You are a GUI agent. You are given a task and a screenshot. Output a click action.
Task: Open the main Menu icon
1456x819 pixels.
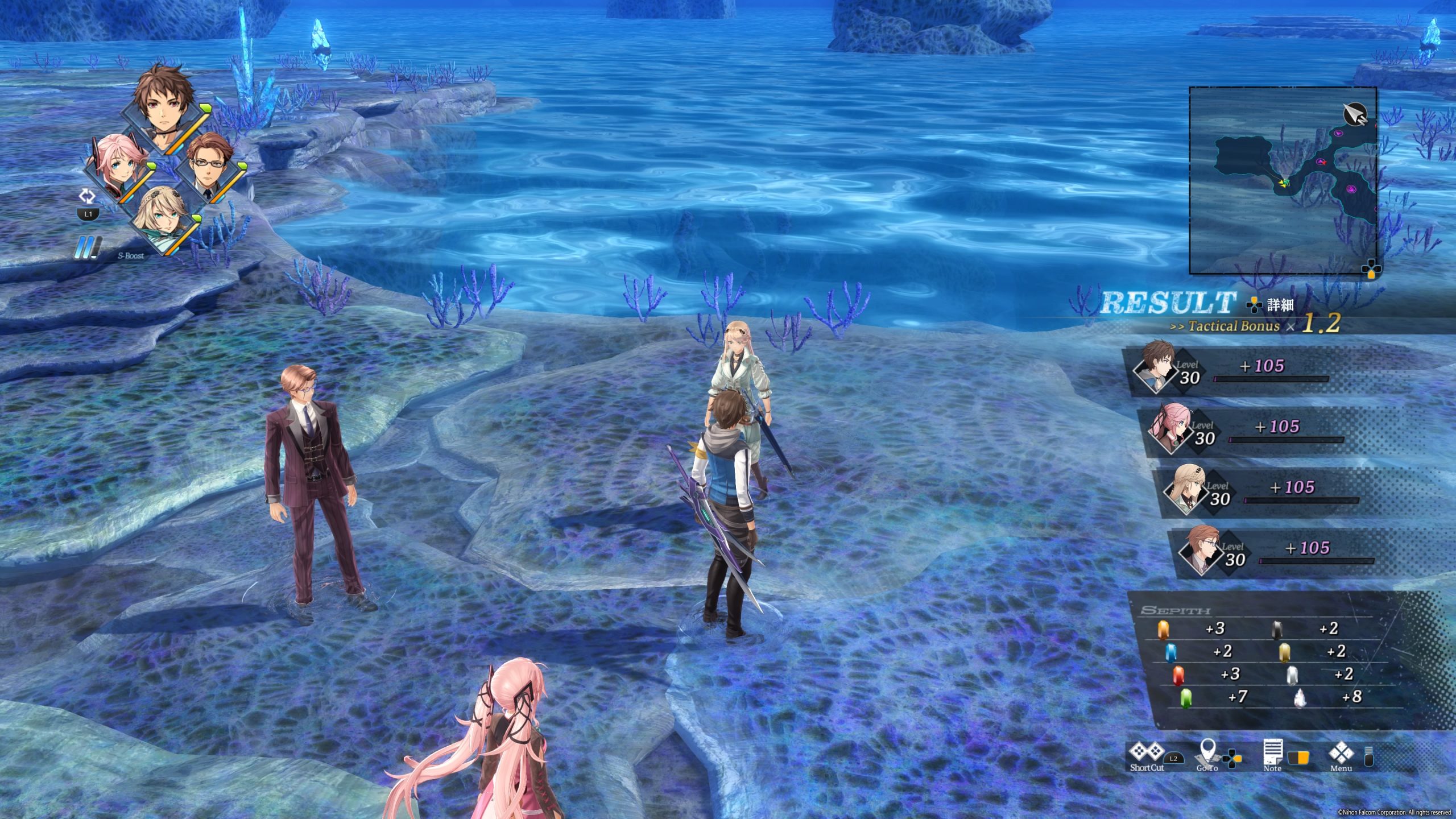[1341, 755]
